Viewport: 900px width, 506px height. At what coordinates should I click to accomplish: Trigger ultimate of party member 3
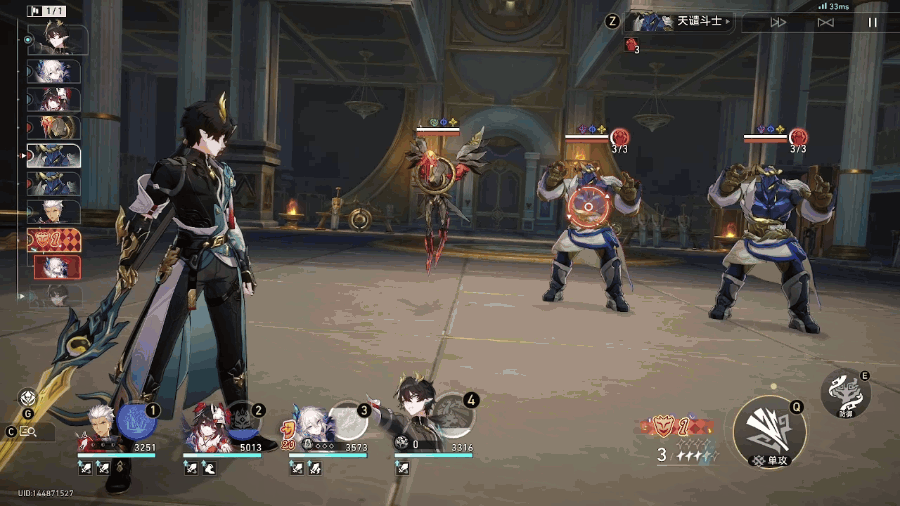[348, 420]
